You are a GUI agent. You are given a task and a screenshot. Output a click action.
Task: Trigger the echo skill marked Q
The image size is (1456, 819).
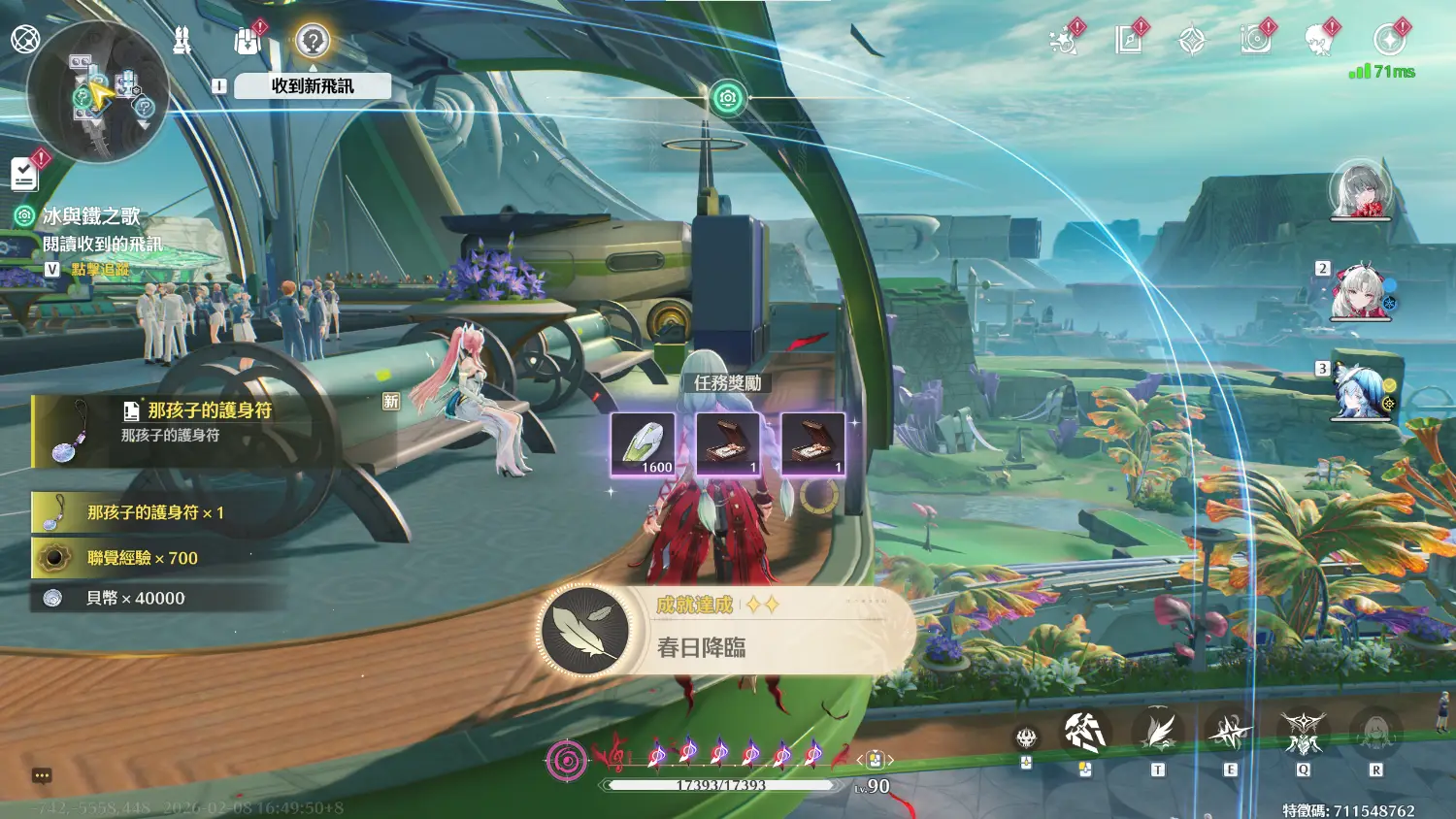[x=1303, y=734]
